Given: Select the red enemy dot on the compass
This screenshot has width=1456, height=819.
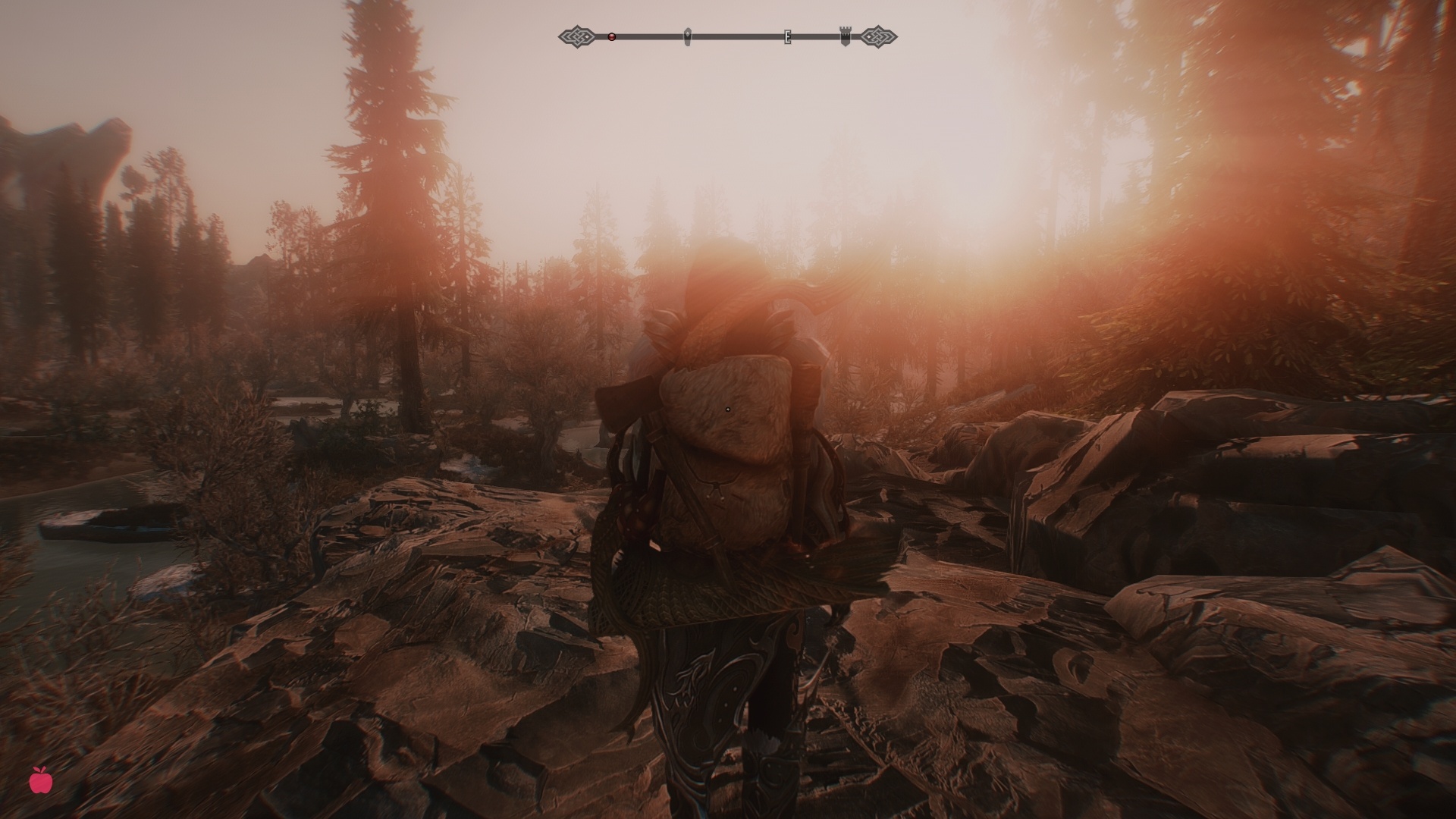Looking at the screenshot, I should [x=610, y=35].
